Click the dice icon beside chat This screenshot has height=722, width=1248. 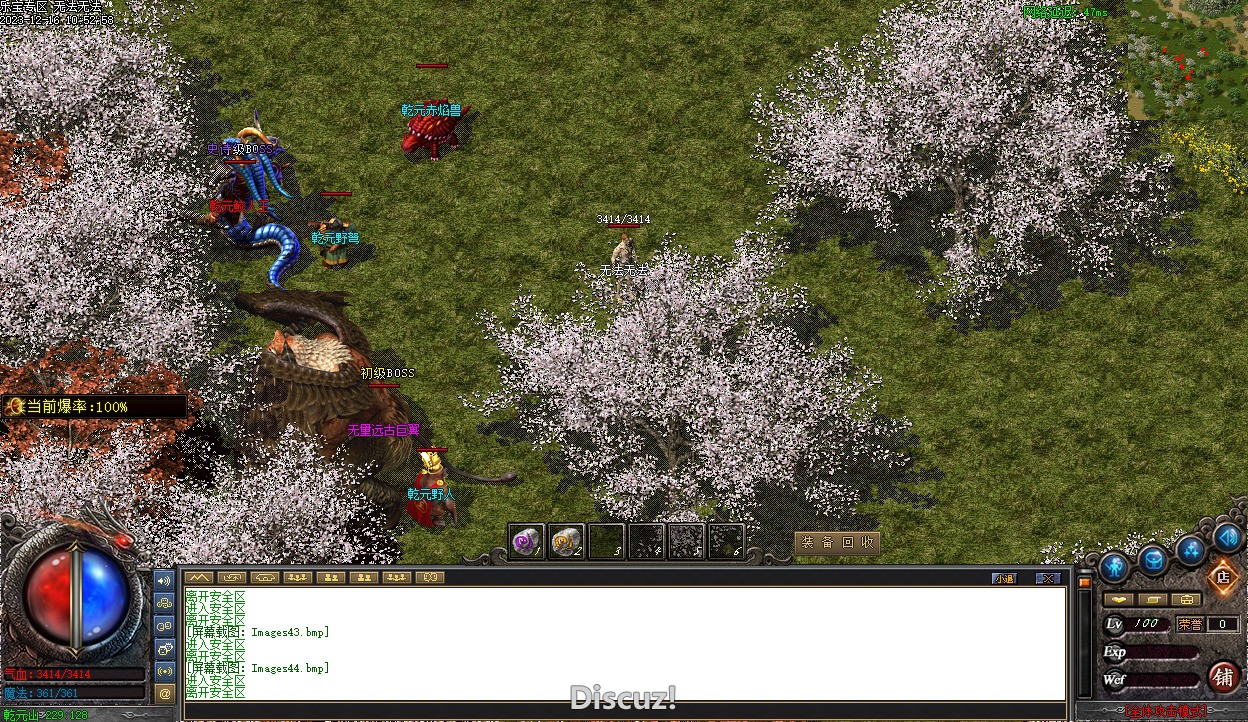pos(165,647)
